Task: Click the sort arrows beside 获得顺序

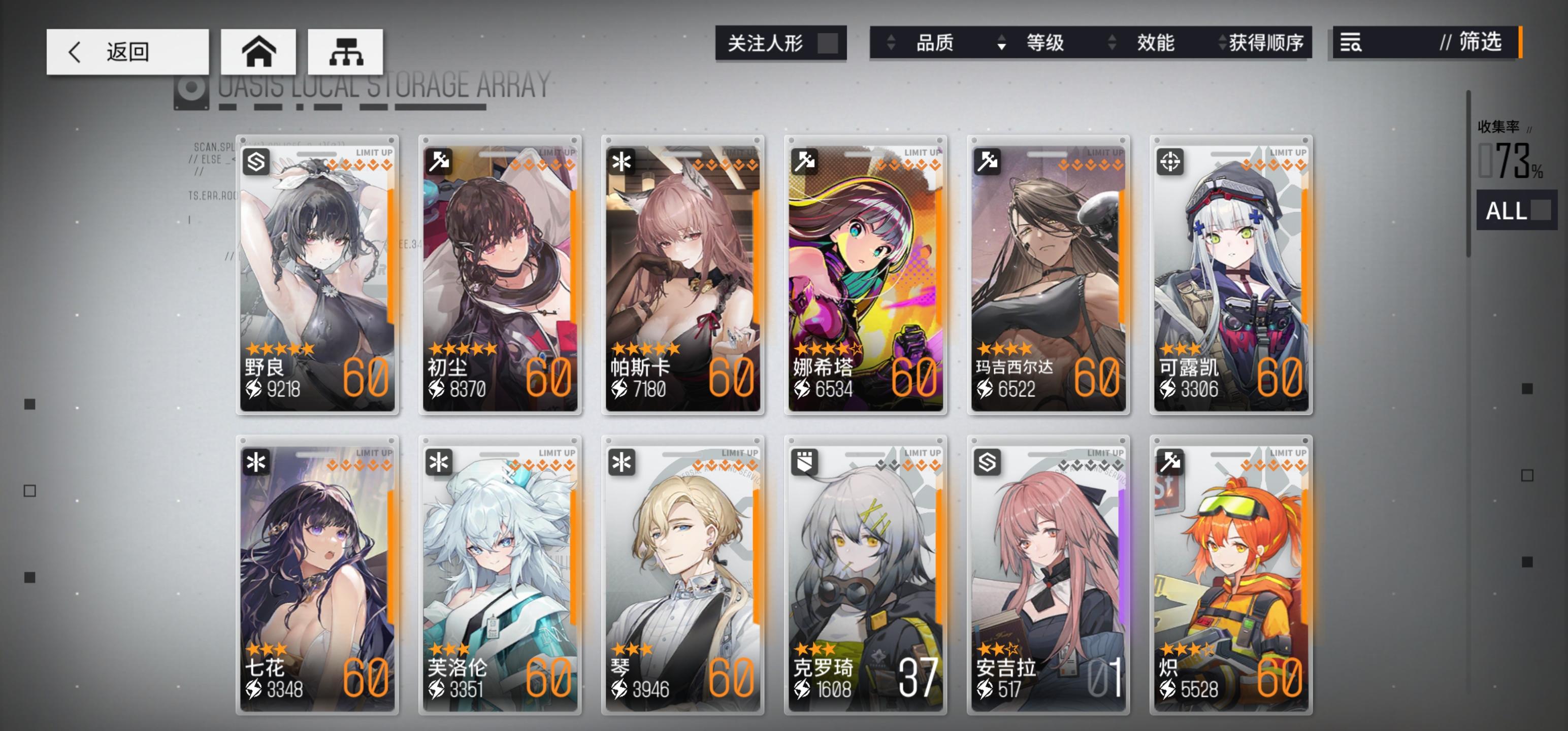Action: [1221, 44]
